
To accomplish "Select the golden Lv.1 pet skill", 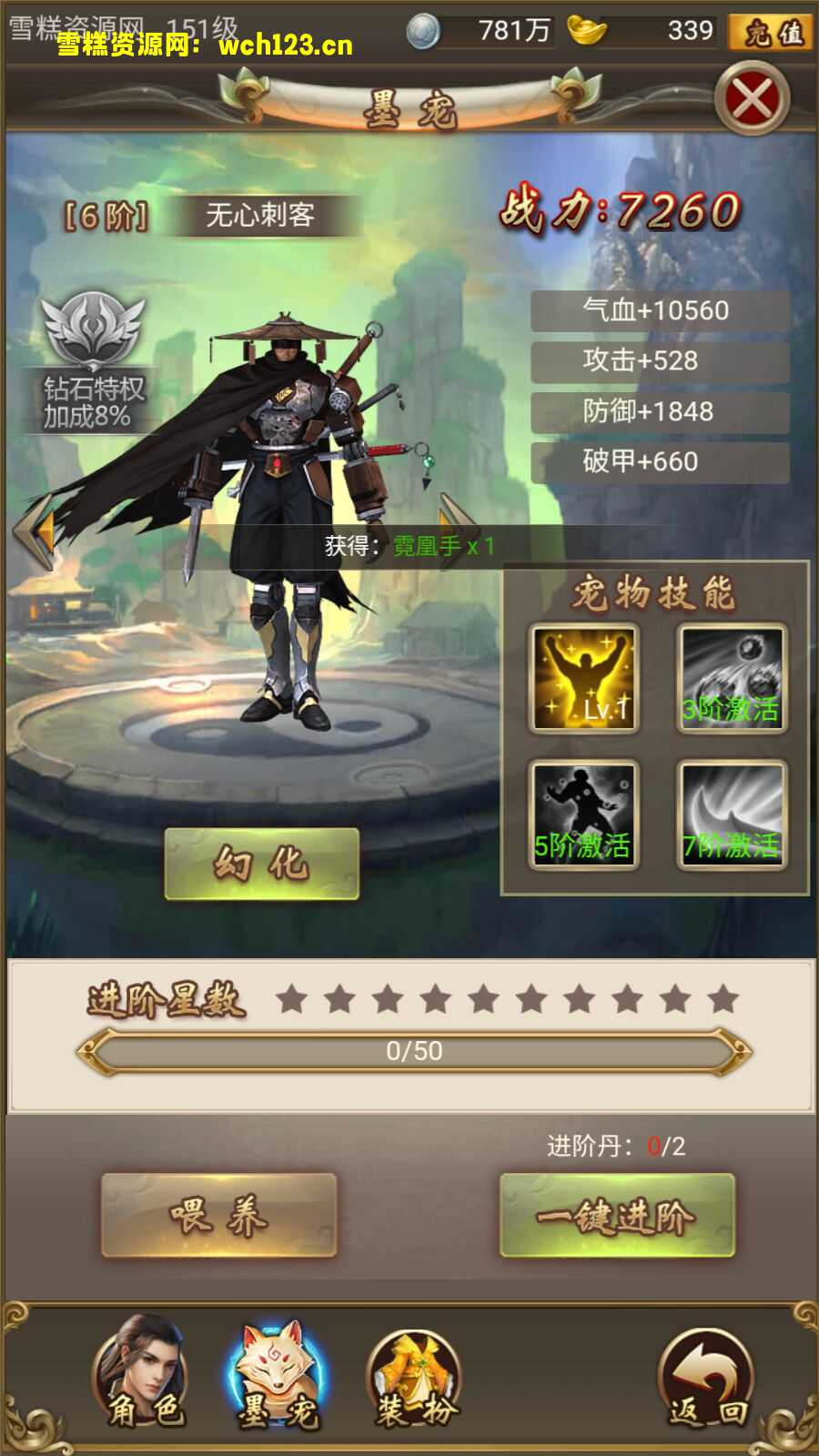I will (583, 679).
